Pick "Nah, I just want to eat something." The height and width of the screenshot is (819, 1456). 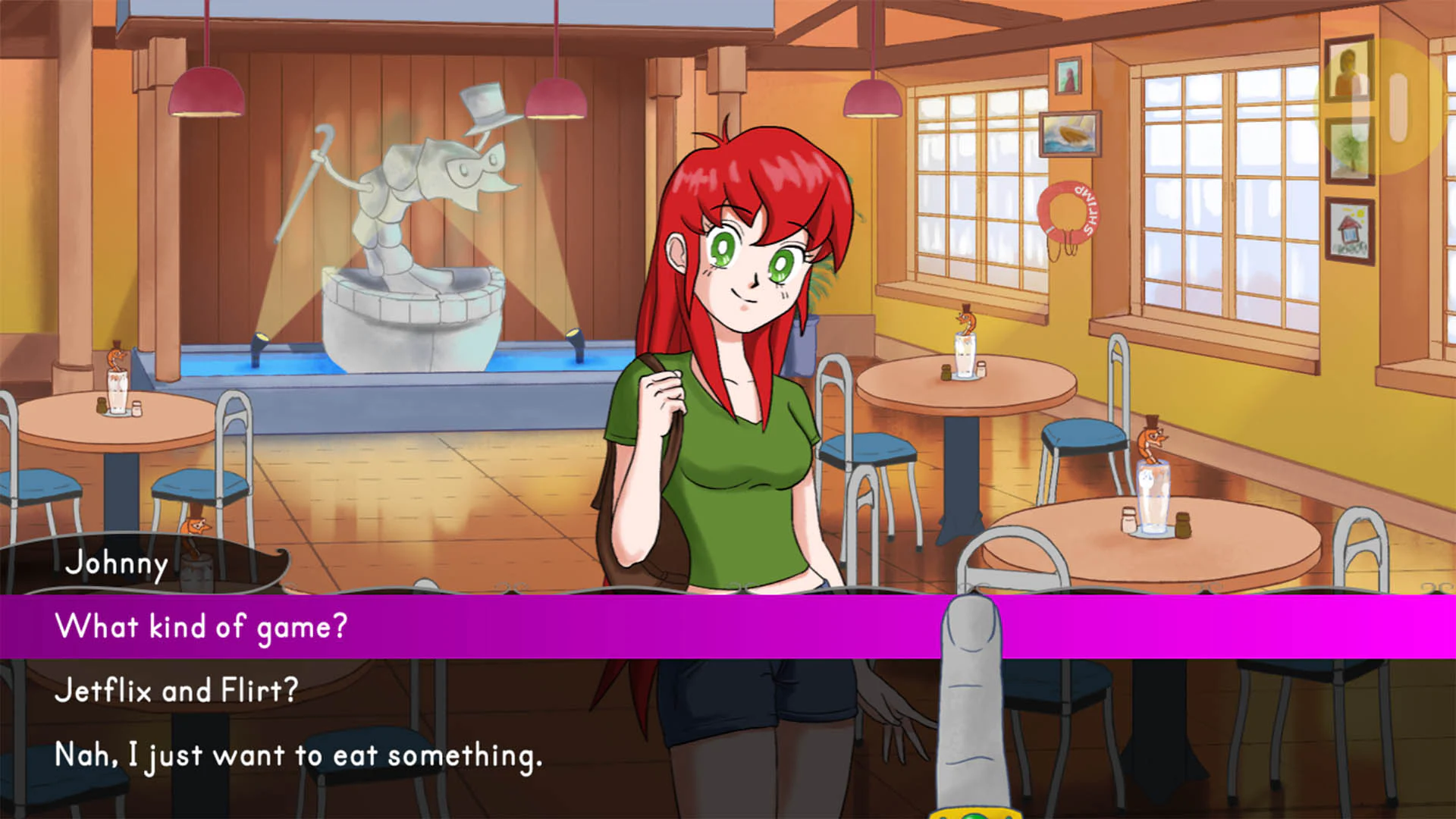298,753
